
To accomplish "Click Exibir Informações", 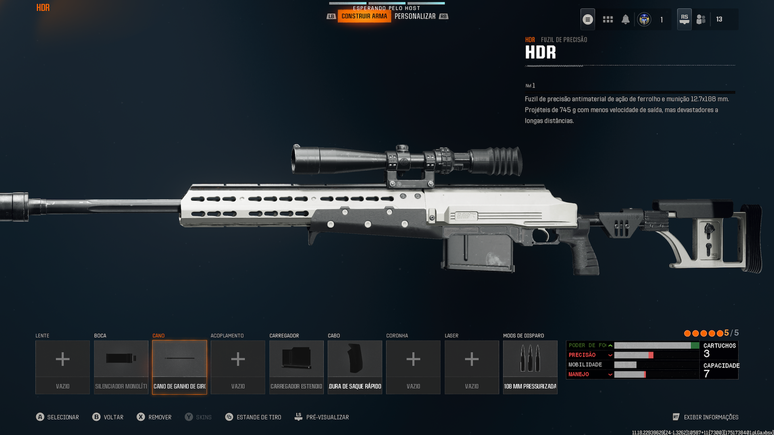I will pos(710,417).
